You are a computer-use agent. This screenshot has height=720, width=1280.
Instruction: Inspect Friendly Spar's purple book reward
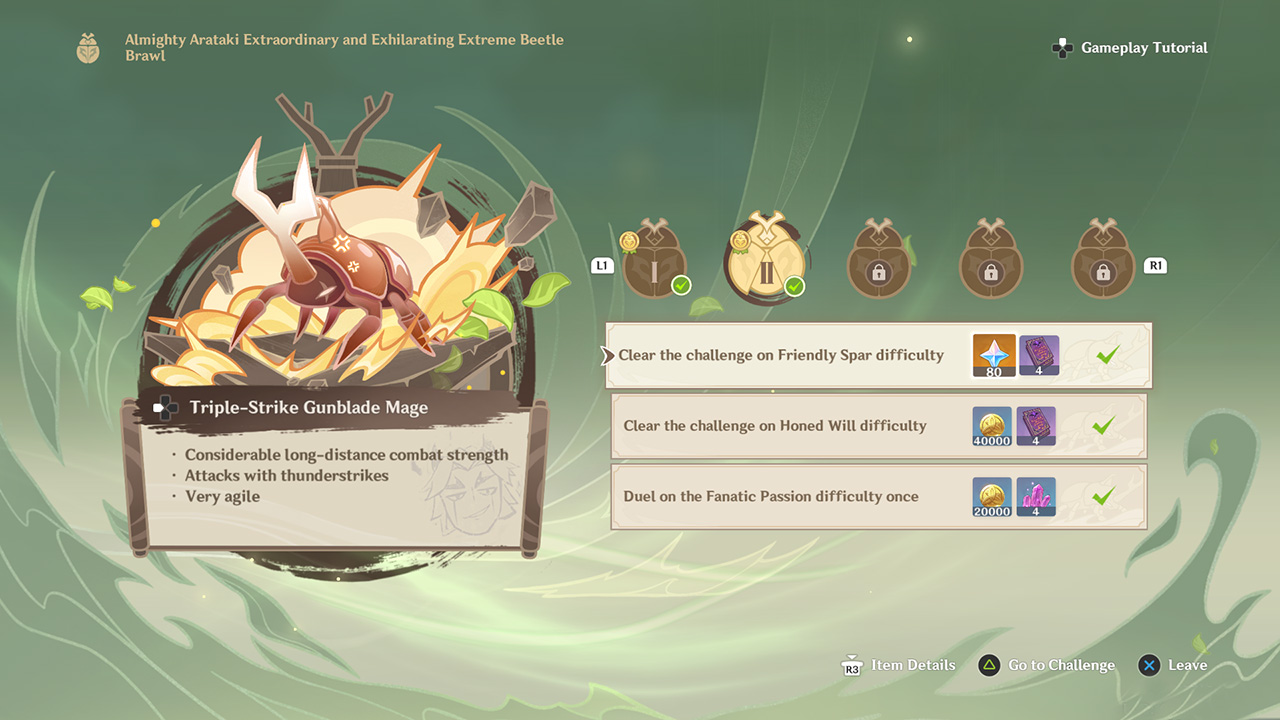[1039, 356]
